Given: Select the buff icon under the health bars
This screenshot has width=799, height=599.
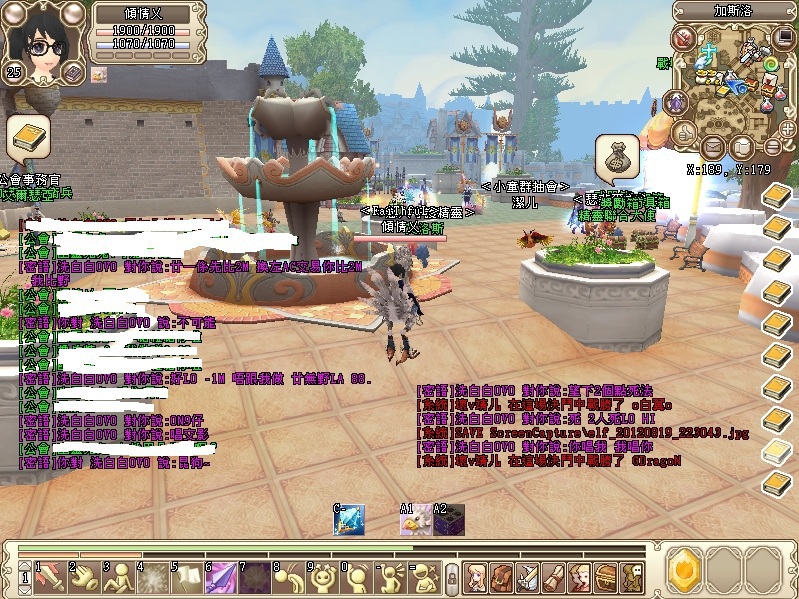Looking at the screenshot, I should (x=99, y=74).
